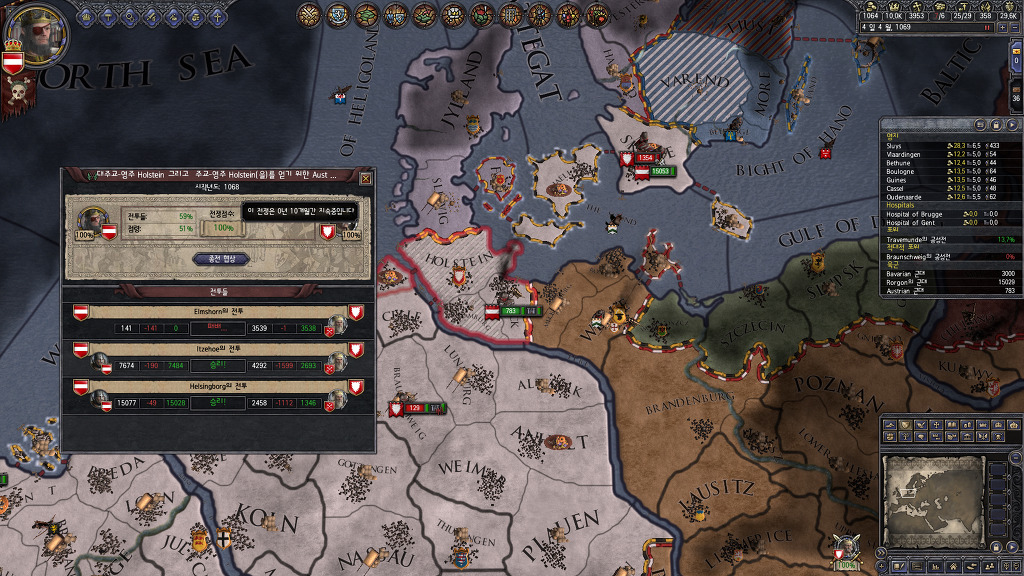Viewport: 1024px width, 576px height.
Task: Click the red-white Austrian shield under portrait
Action: point(13,63)
